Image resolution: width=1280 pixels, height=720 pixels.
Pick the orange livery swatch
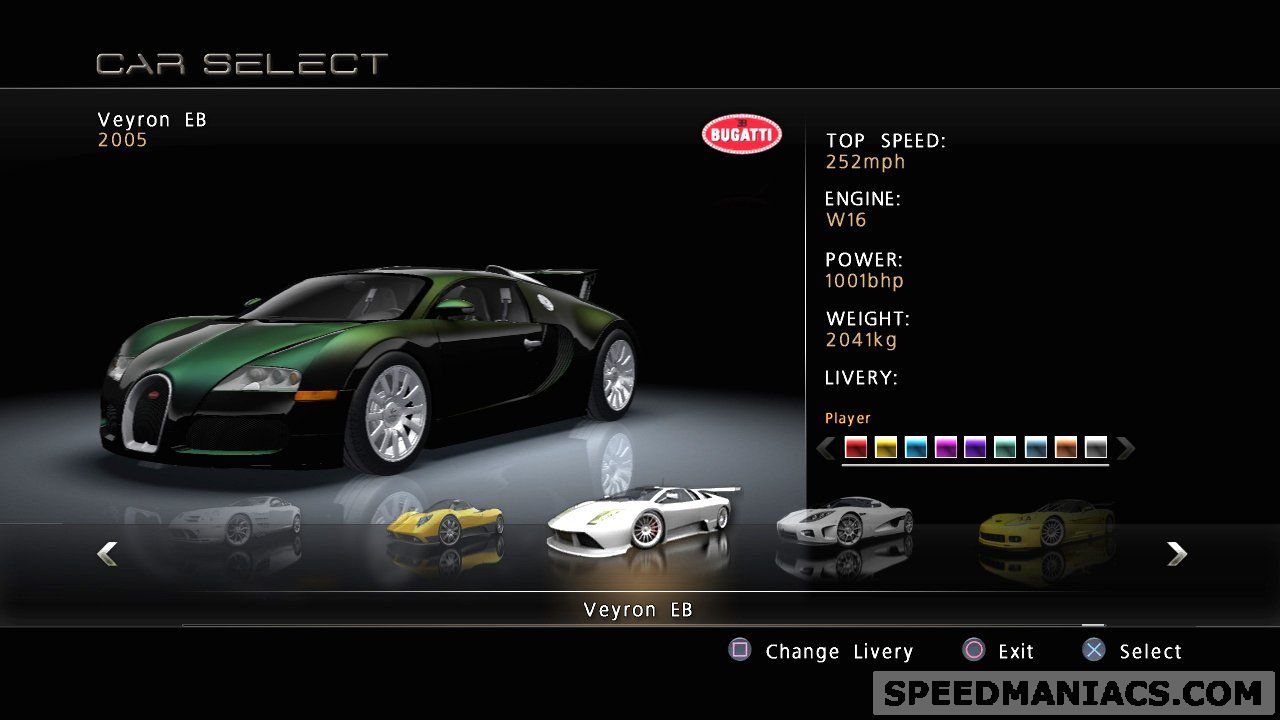tap(1066, 448)
